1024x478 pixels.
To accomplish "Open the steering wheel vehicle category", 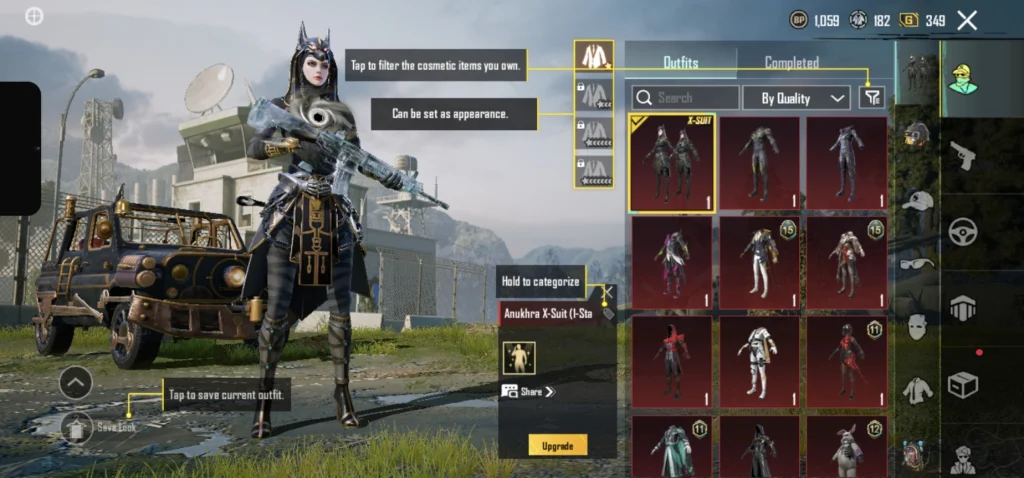I will pos(963,232).
